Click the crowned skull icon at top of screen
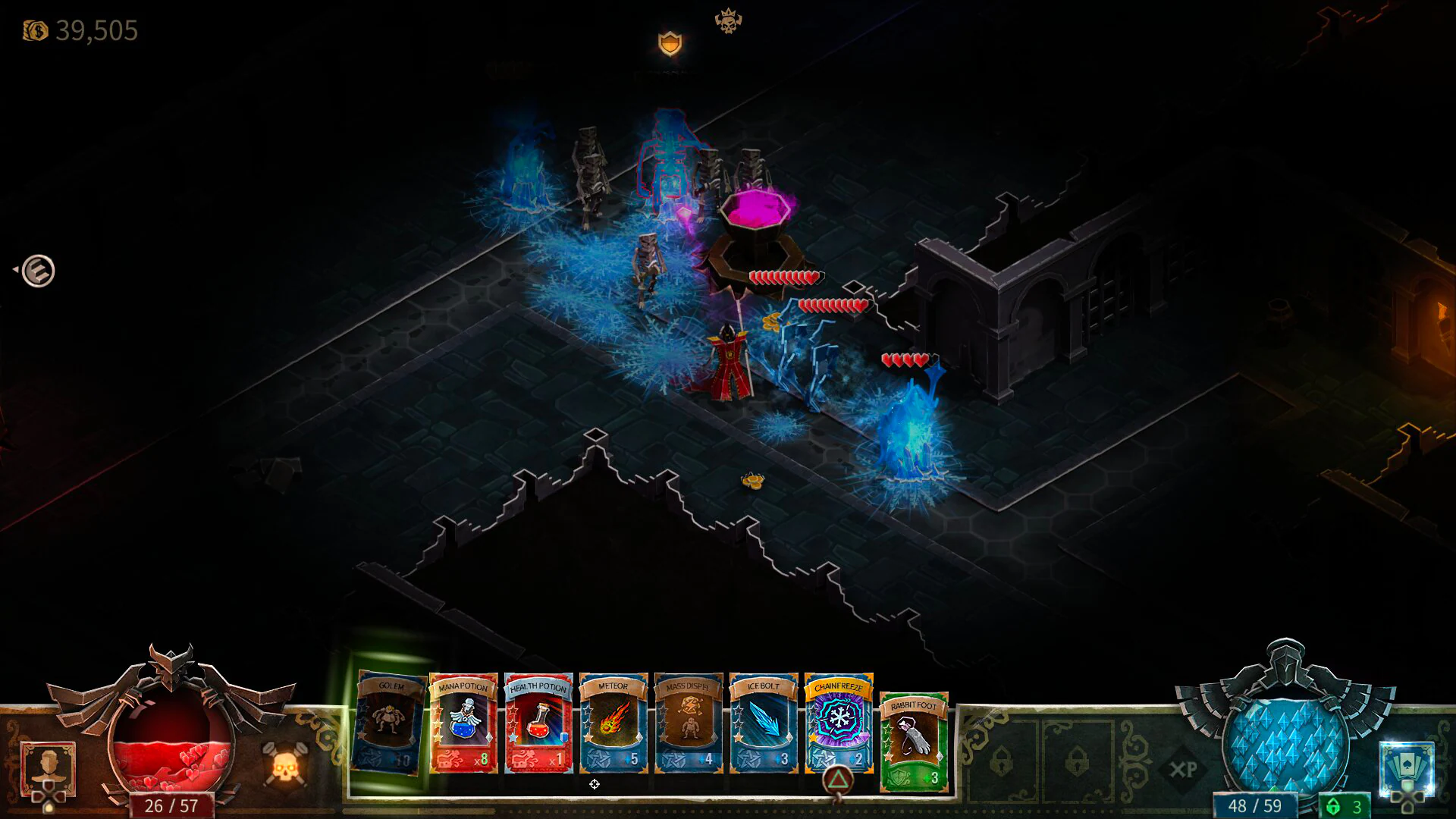This screenshot has height=819, width=1456. tap(726, 18)
